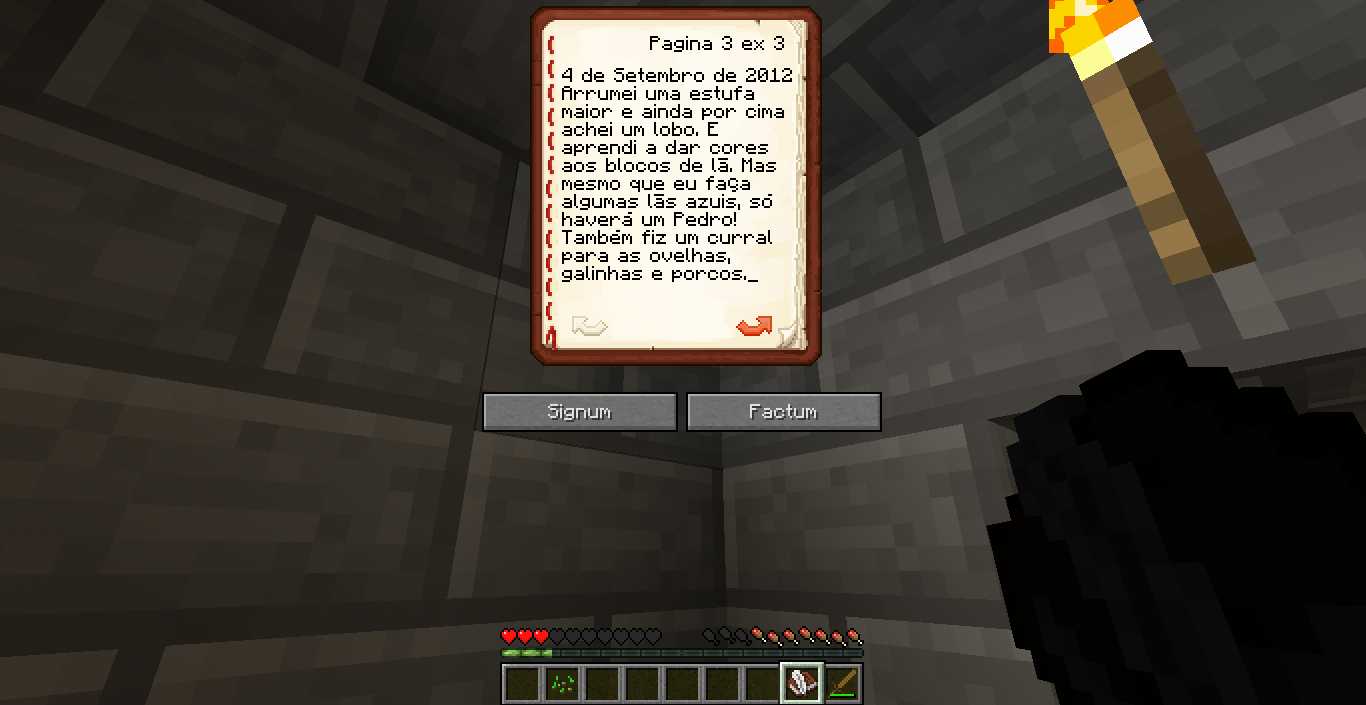Click the Signum button

click(x=579, y=412)
